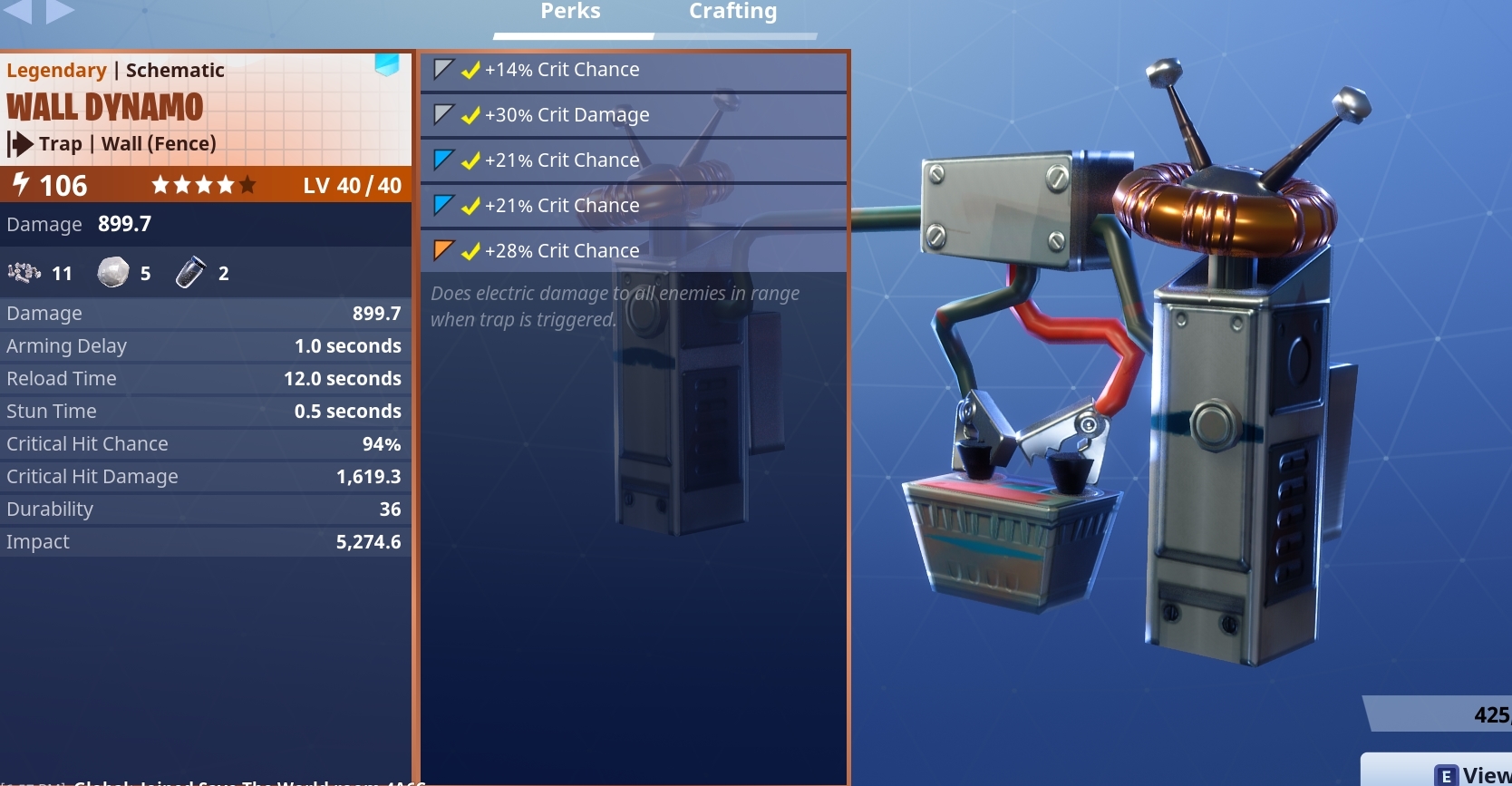Select the +28% Crit Chance perk row
The width and height of the screenshot is (1512, 786).
(633, 250)
